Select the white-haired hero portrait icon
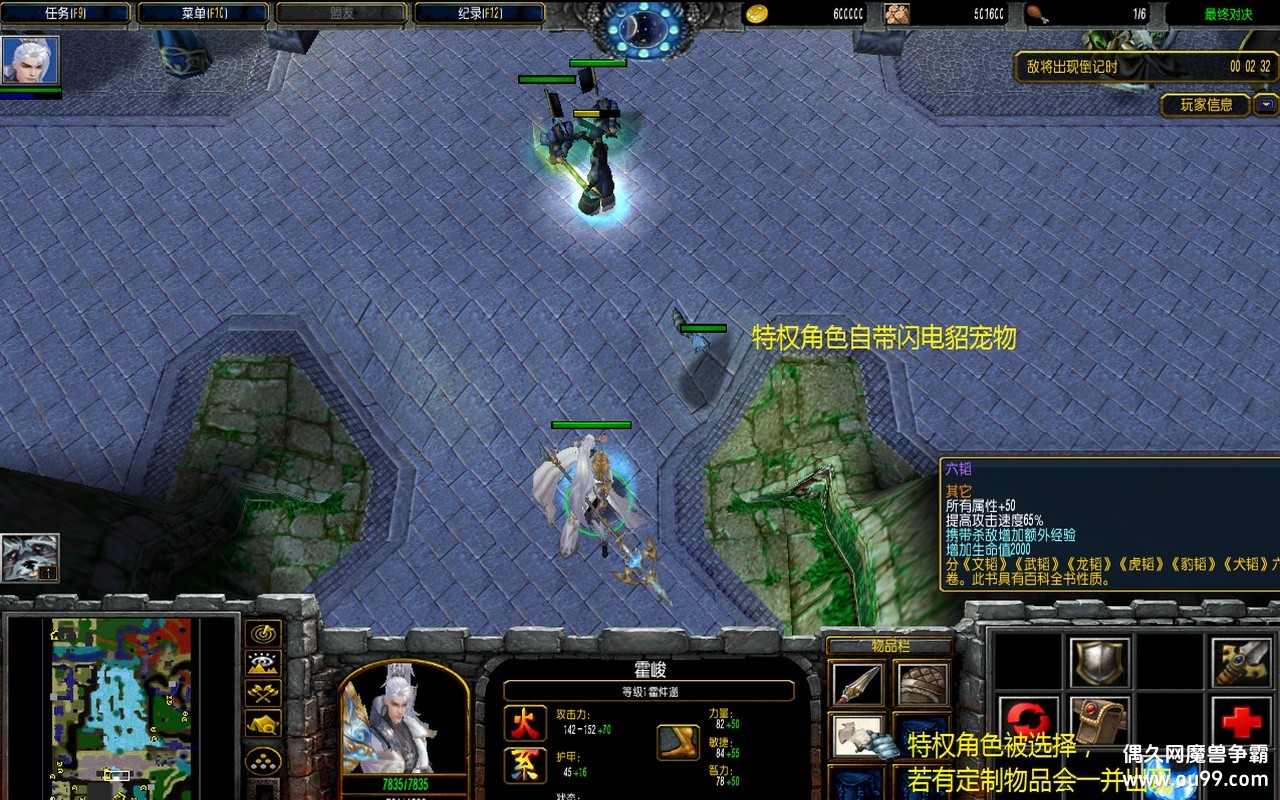Image resolution: width=1280 pixels, height=800 pixels. pos(30,60)
